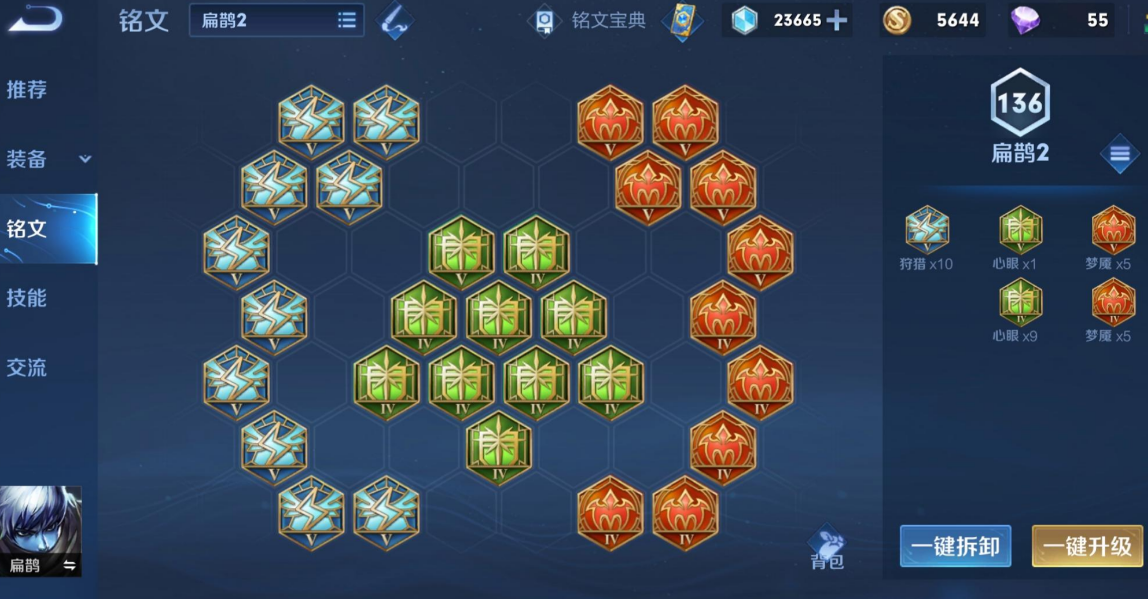This screenshot has width=1148, height=599.
Task: Open the 技能 tab
Action: pos(27,298)
